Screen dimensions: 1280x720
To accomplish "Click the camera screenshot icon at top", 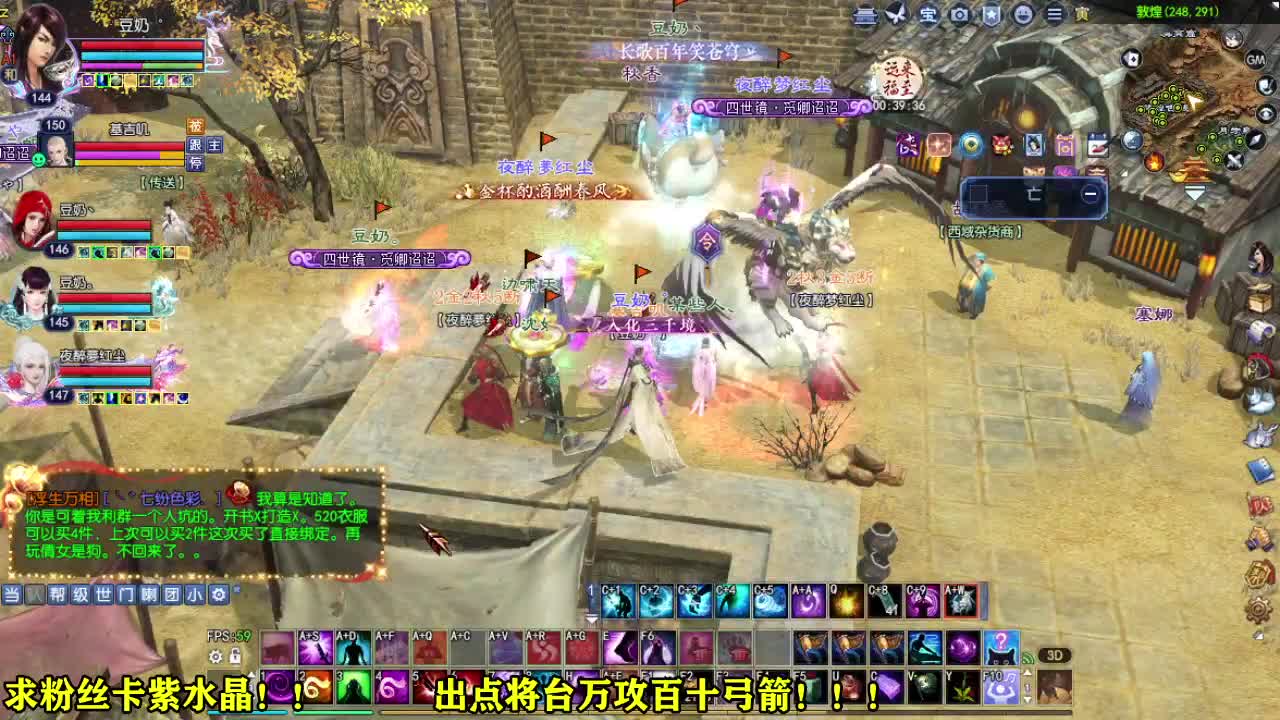I will click(x=960, y=15).
